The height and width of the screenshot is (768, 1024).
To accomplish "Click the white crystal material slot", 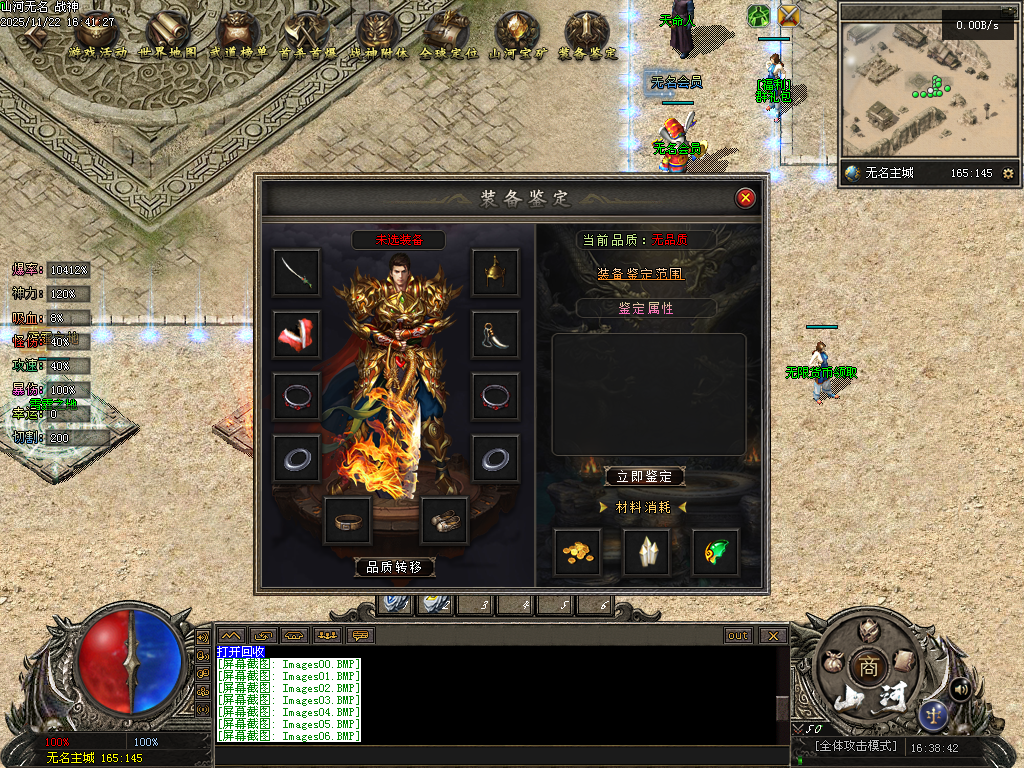I will click(646, 552).
